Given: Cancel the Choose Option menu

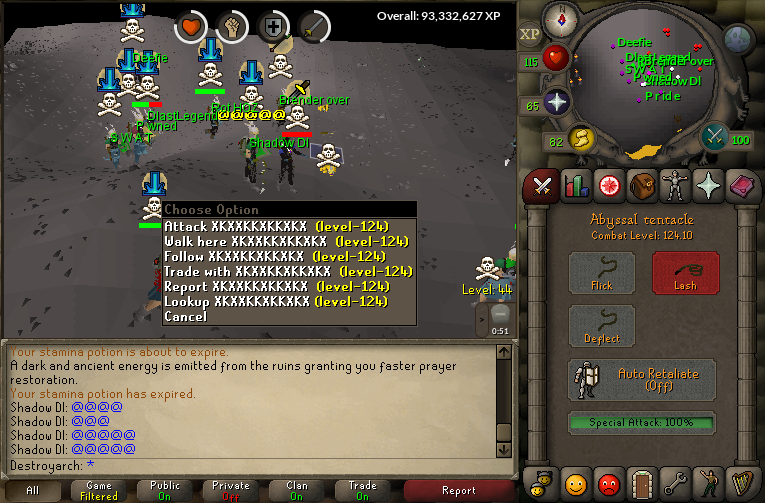Looking at the screenshot, I should 186,316.
